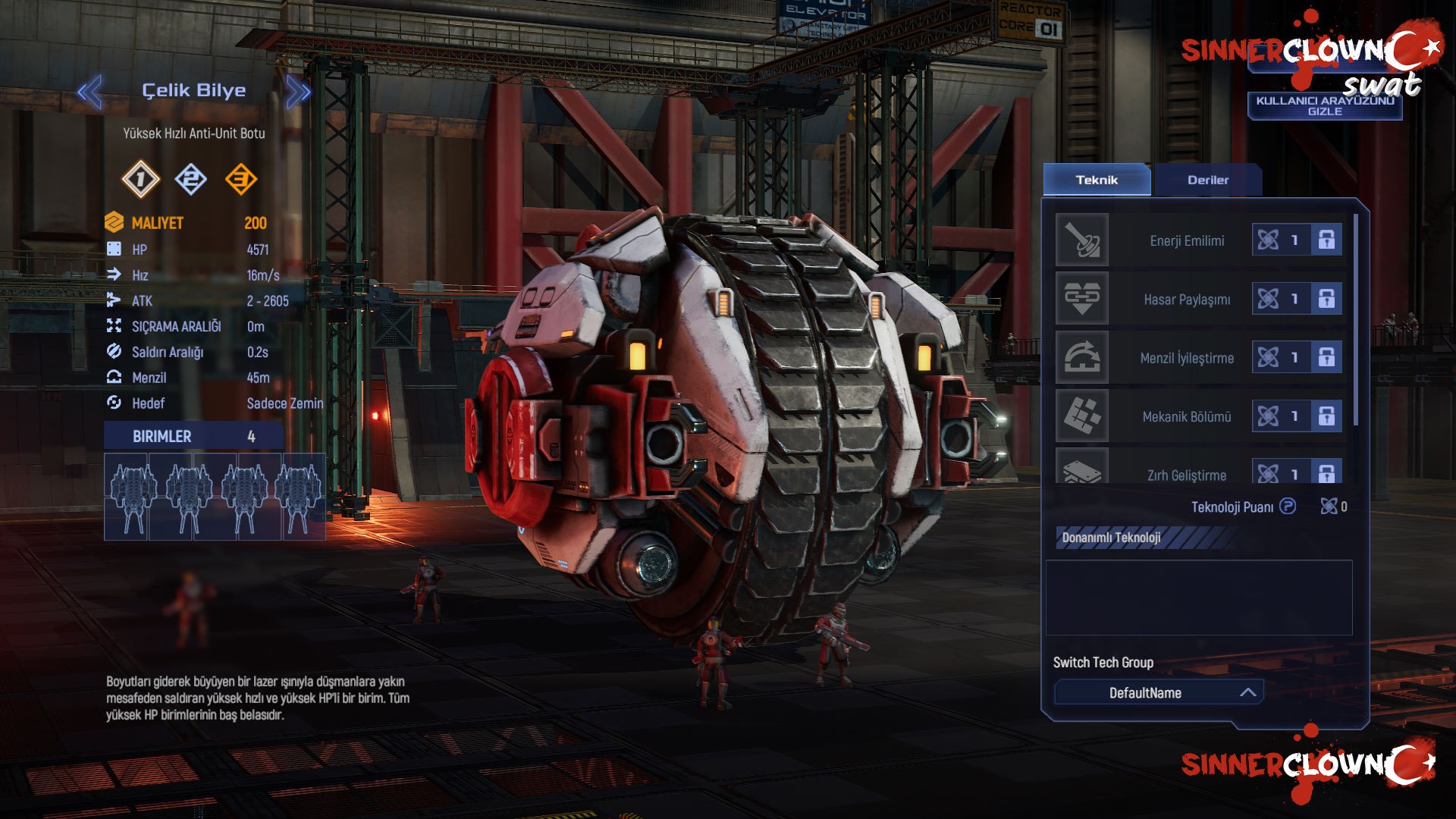Select the level 1 diamond icon

pyautogui.click(x=140, y=180)
